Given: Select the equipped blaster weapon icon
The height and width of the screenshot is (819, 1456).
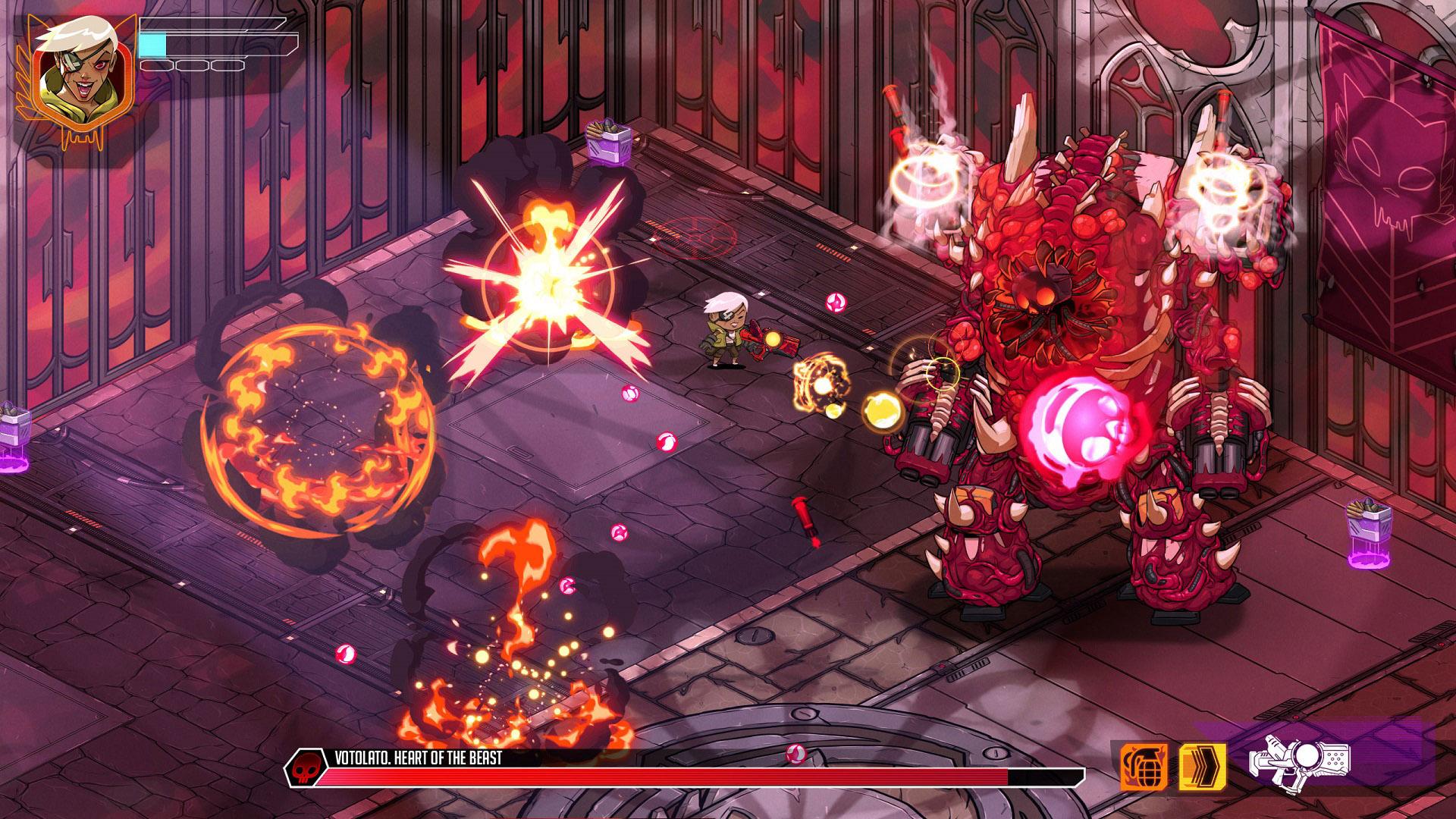Looking at the screenshot, I should 1303,766.
